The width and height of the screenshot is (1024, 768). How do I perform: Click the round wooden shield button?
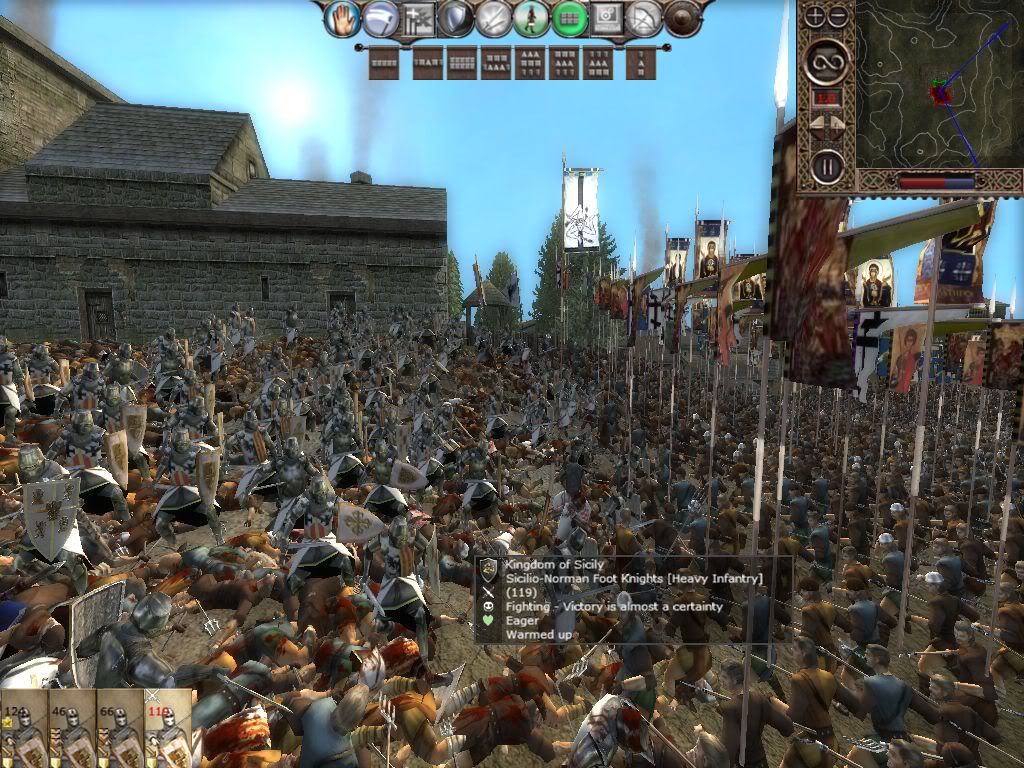tap(683, 18)
